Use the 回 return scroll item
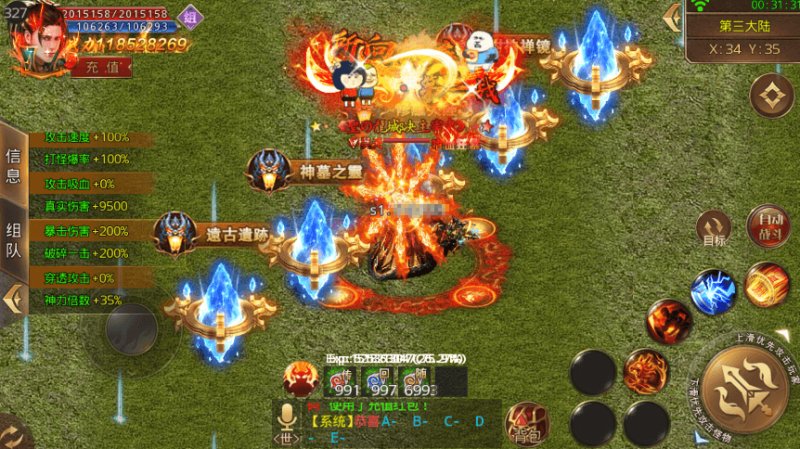 (x=378, y=381)
